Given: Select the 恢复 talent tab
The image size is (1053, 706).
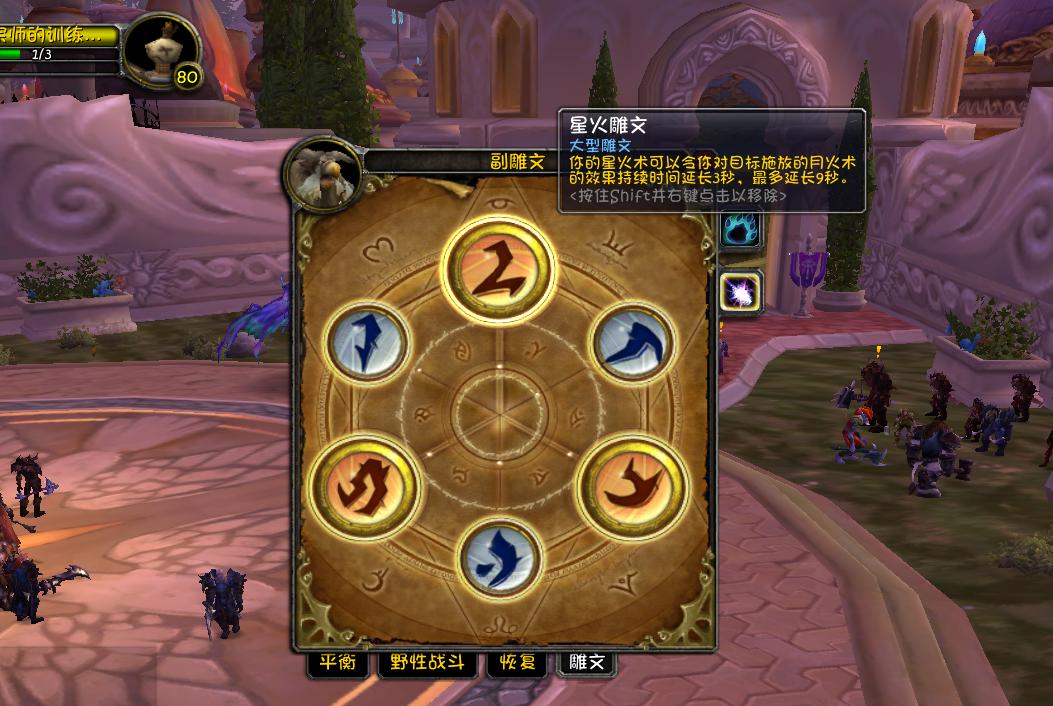Looking at the screenshot, I should click(517, 663).
